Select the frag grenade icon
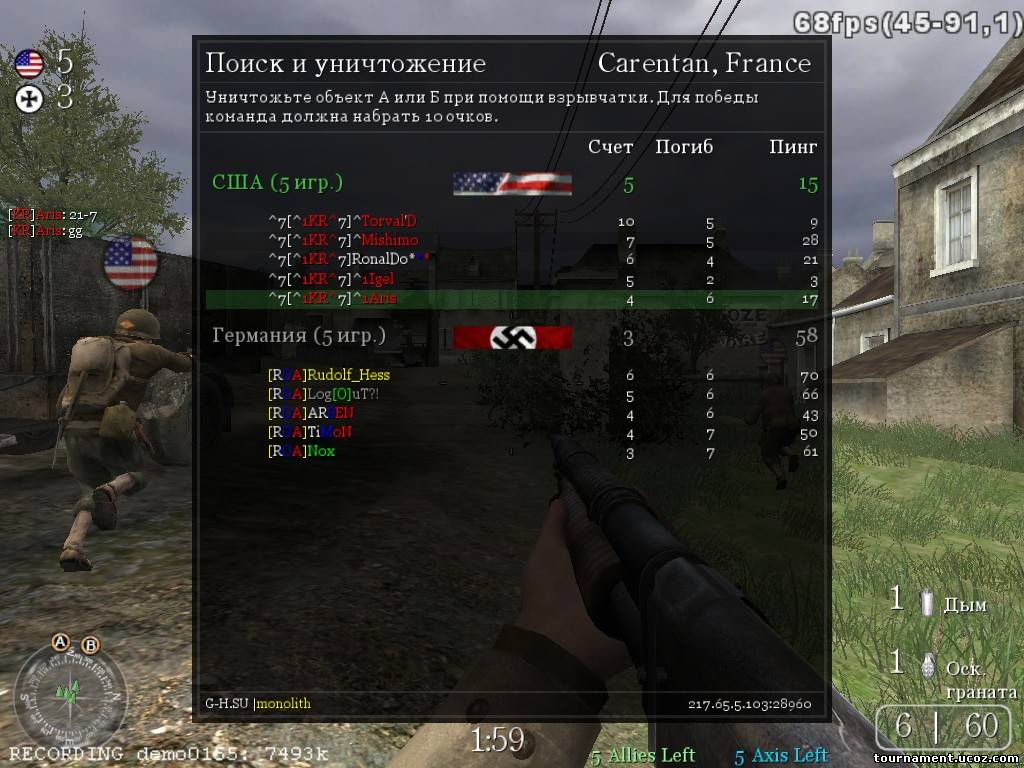The image size is (1024, 768). pos(927,664)
